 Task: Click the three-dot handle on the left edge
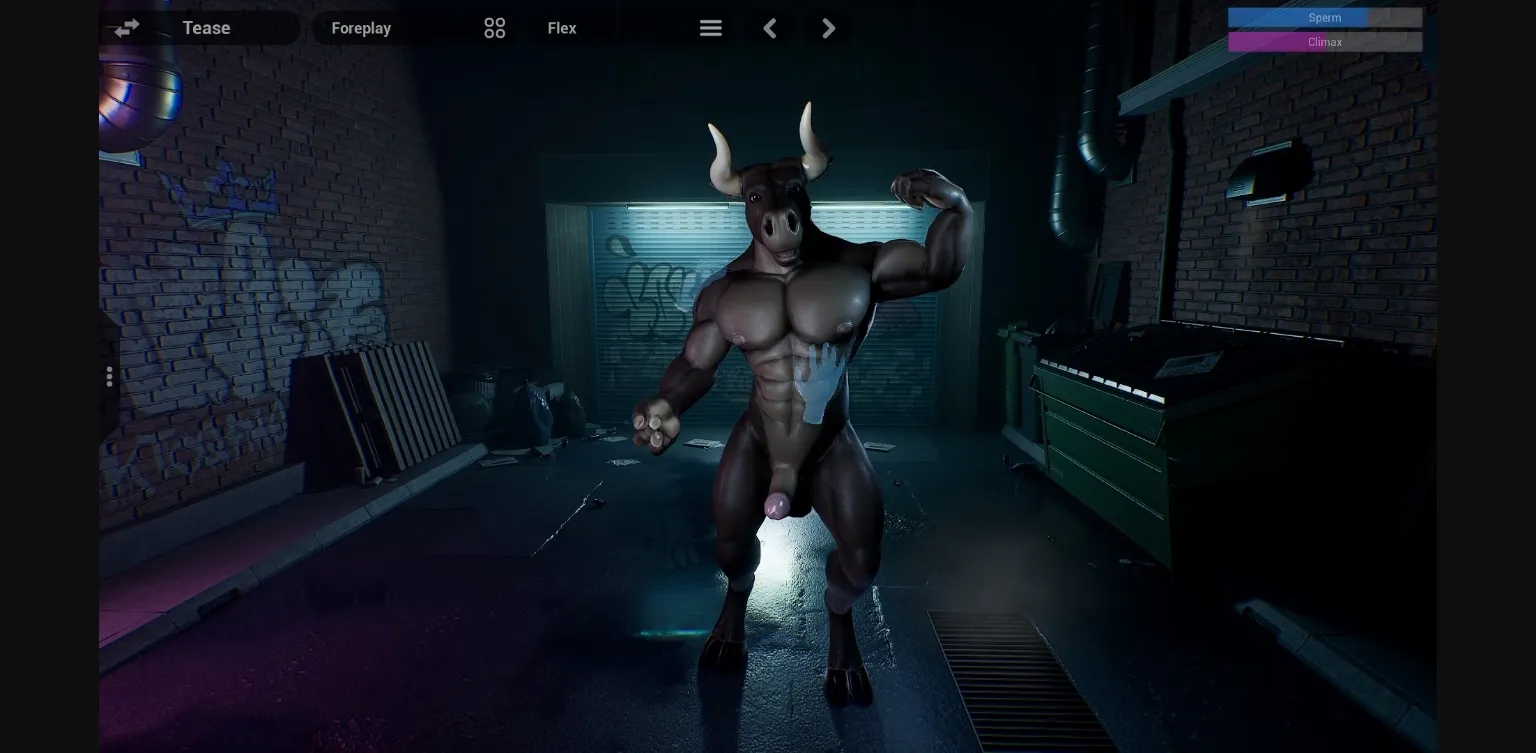pos(109,376)
